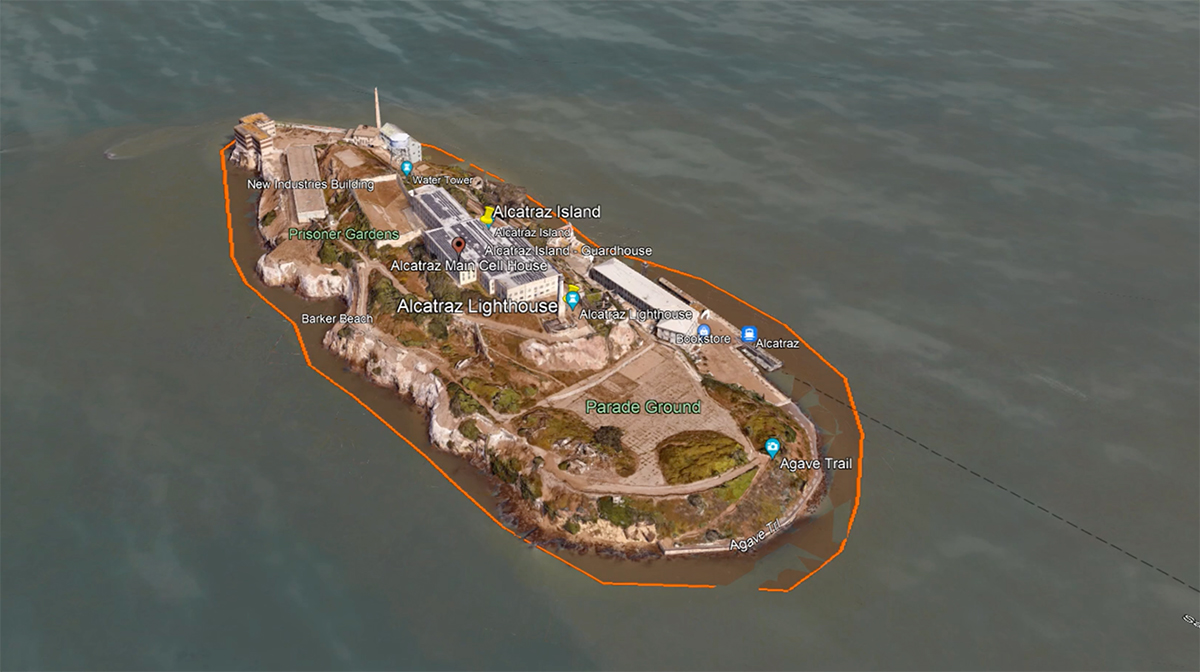Image resolution: width=1200 pixels, height=672 pixels.
Task: Select the red Alcatraz Main Cell House pin
Action: (x=459, y=246)
